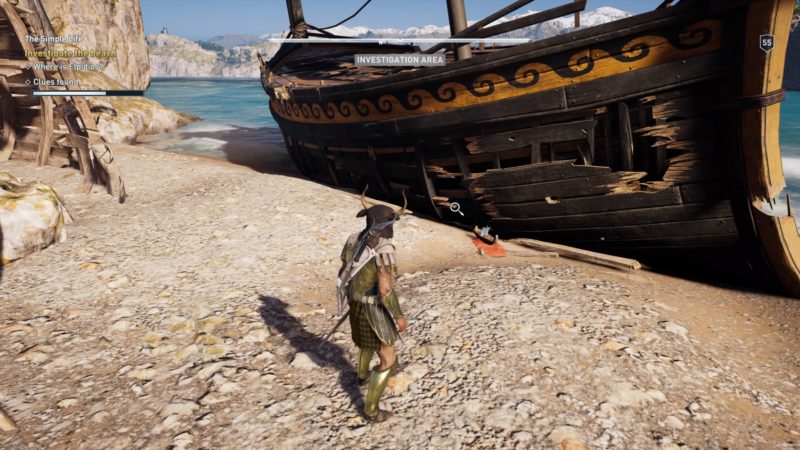
Task: Click the Investigation Area label
Action: click(x=400, y=60)
